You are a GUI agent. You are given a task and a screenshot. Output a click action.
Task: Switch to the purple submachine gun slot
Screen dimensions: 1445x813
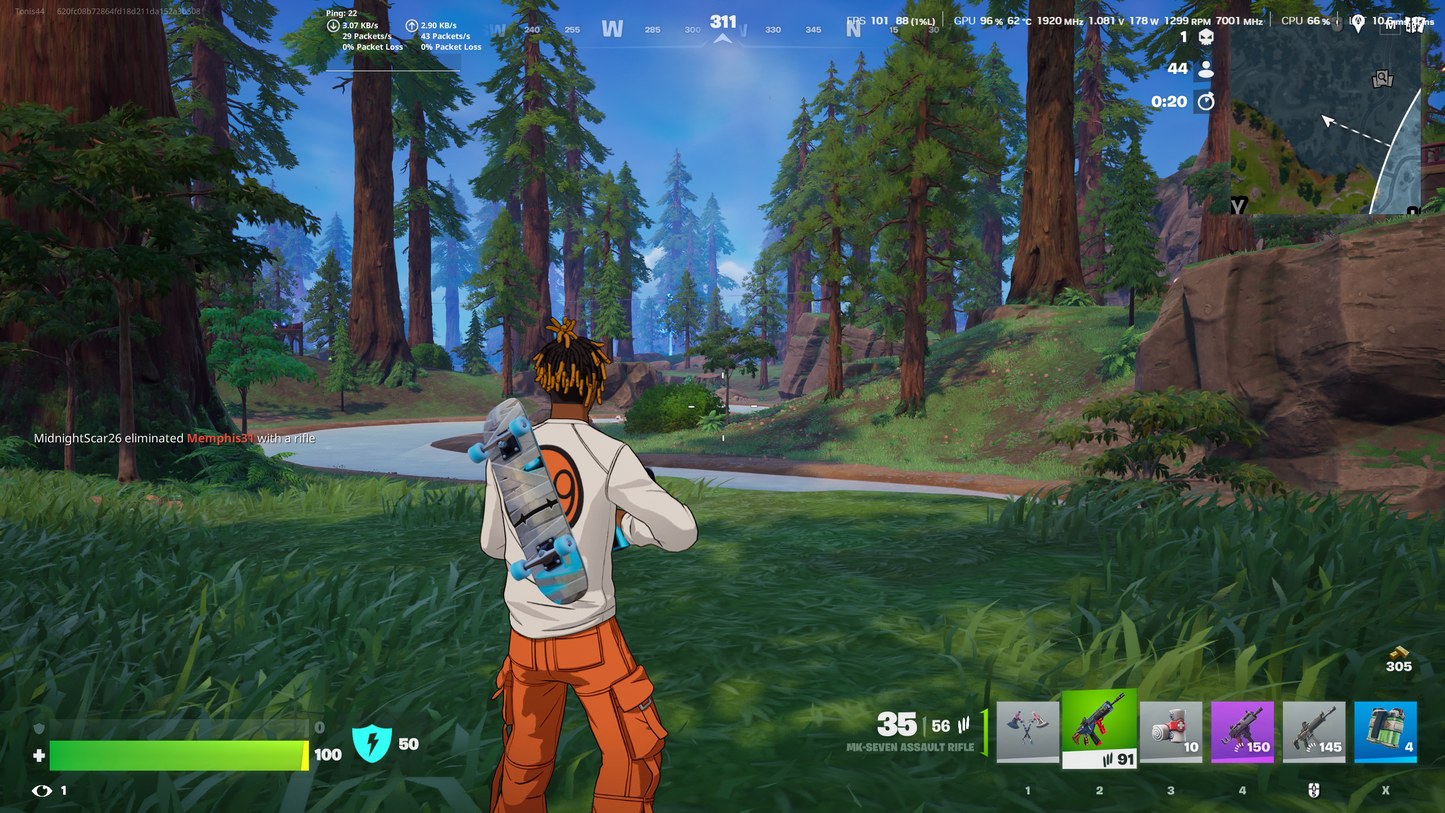pyautogui.click(x=1242, y=731)
